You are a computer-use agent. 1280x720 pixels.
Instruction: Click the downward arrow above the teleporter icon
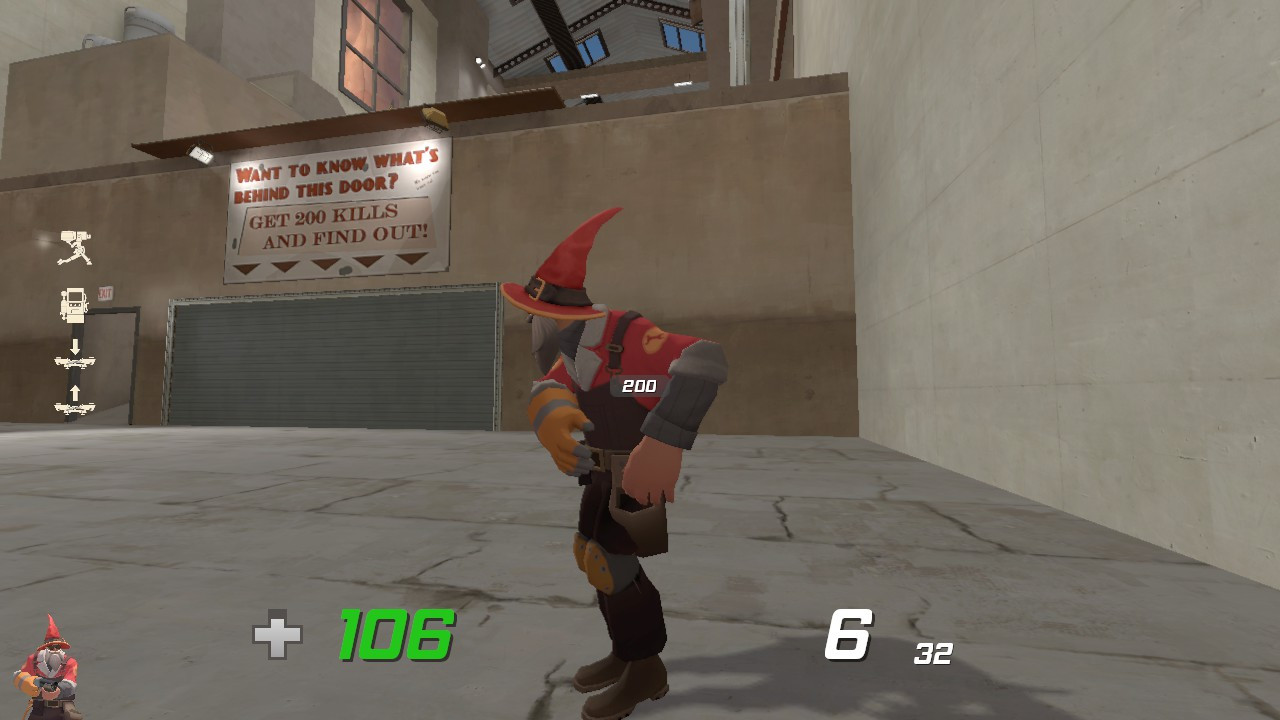75,346
